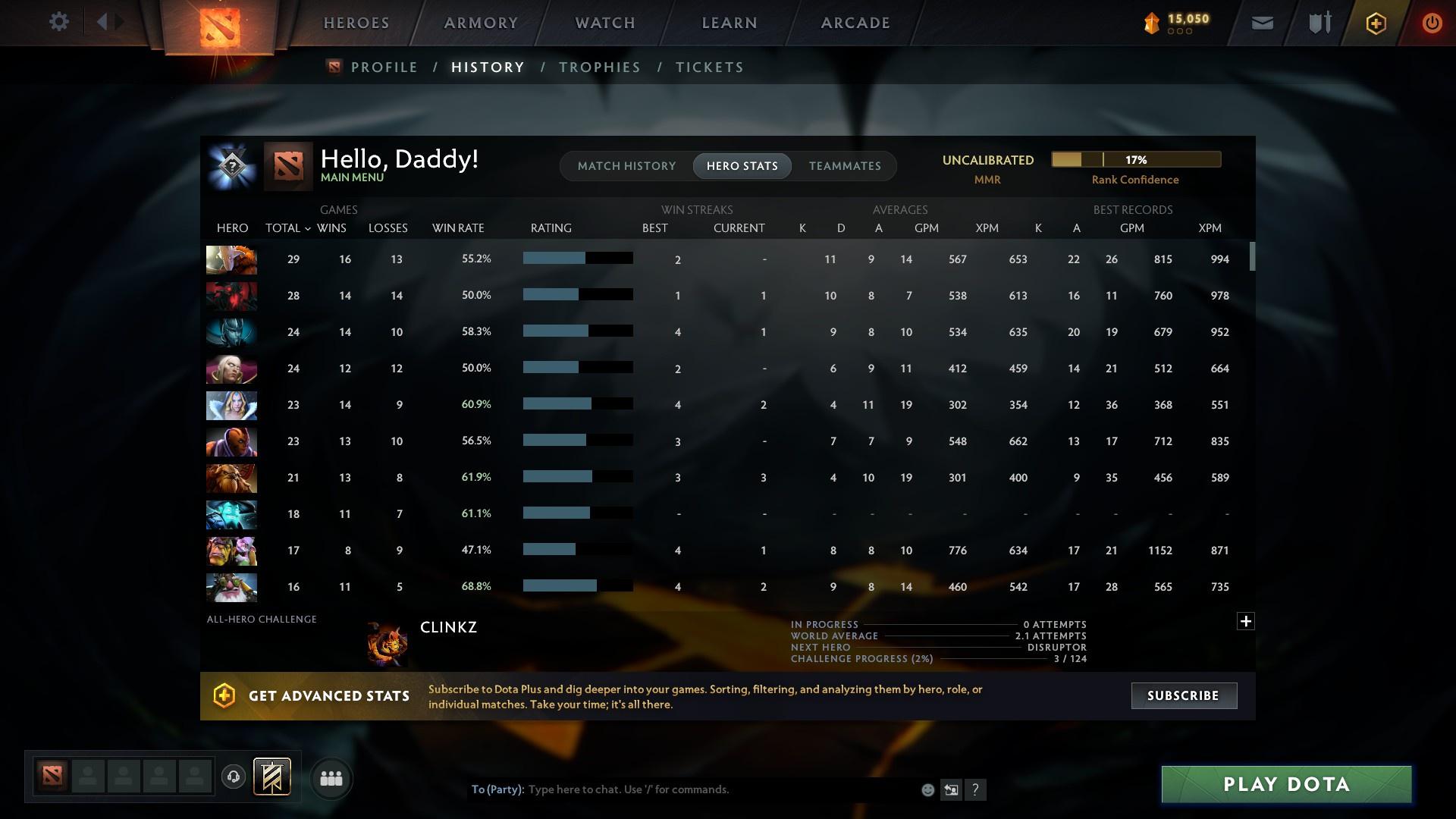The height and width of the screenshot is (819, 1456).
Task: Switch to the Trophies tab
Action: (x=599, y=67)
